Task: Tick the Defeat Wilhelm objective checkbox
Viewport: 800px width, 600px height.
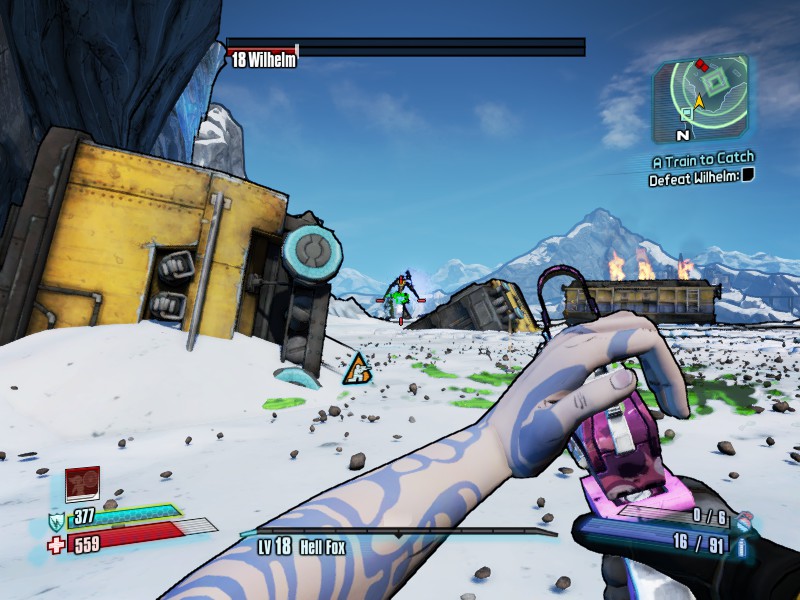Action: 748,175
